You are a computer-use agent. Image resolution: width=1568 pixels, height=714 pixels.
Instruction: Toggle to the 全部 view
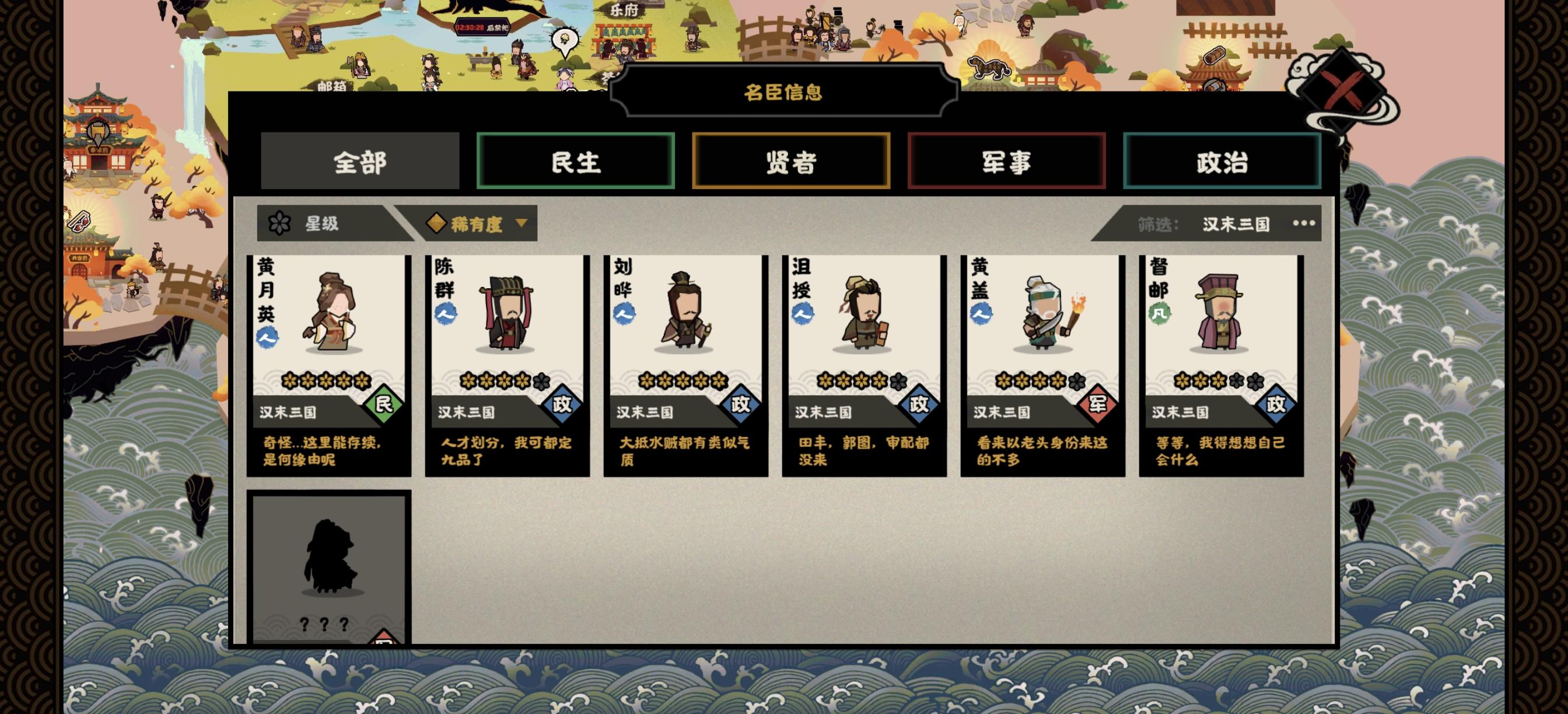(x=359, y=162)
